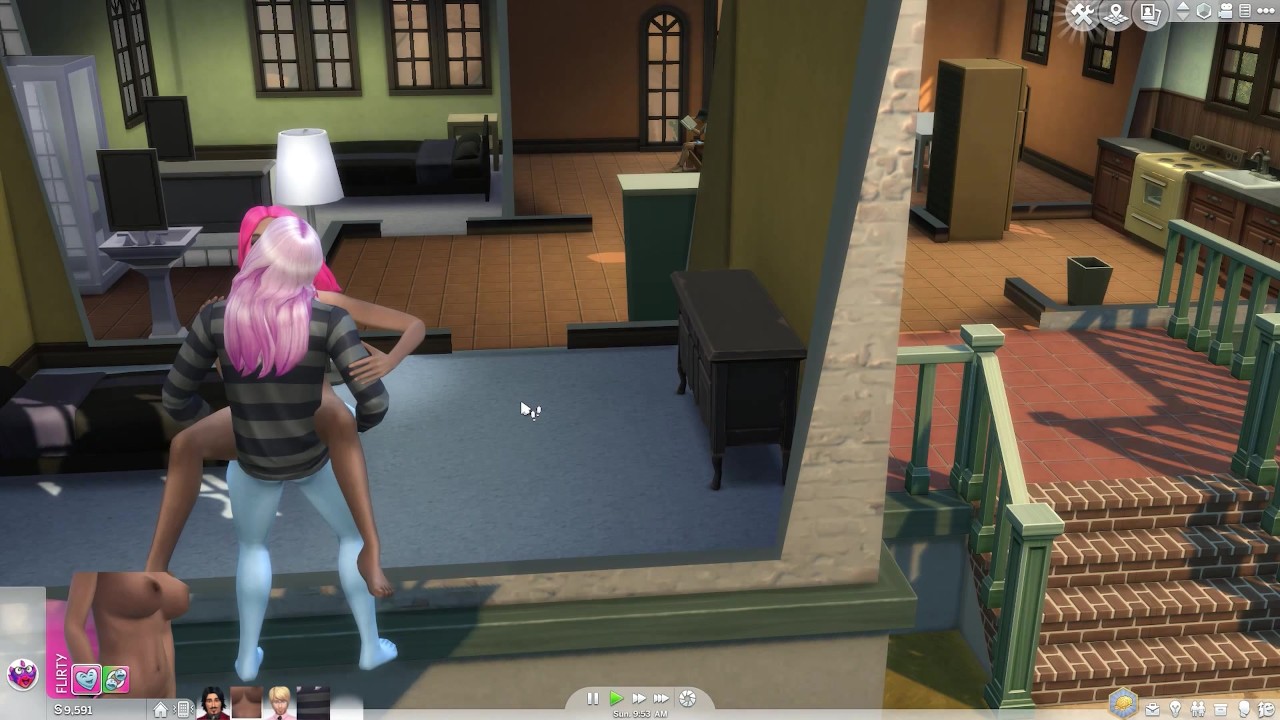Click the household funds showing 9,591 simoleons

[73, 709]
